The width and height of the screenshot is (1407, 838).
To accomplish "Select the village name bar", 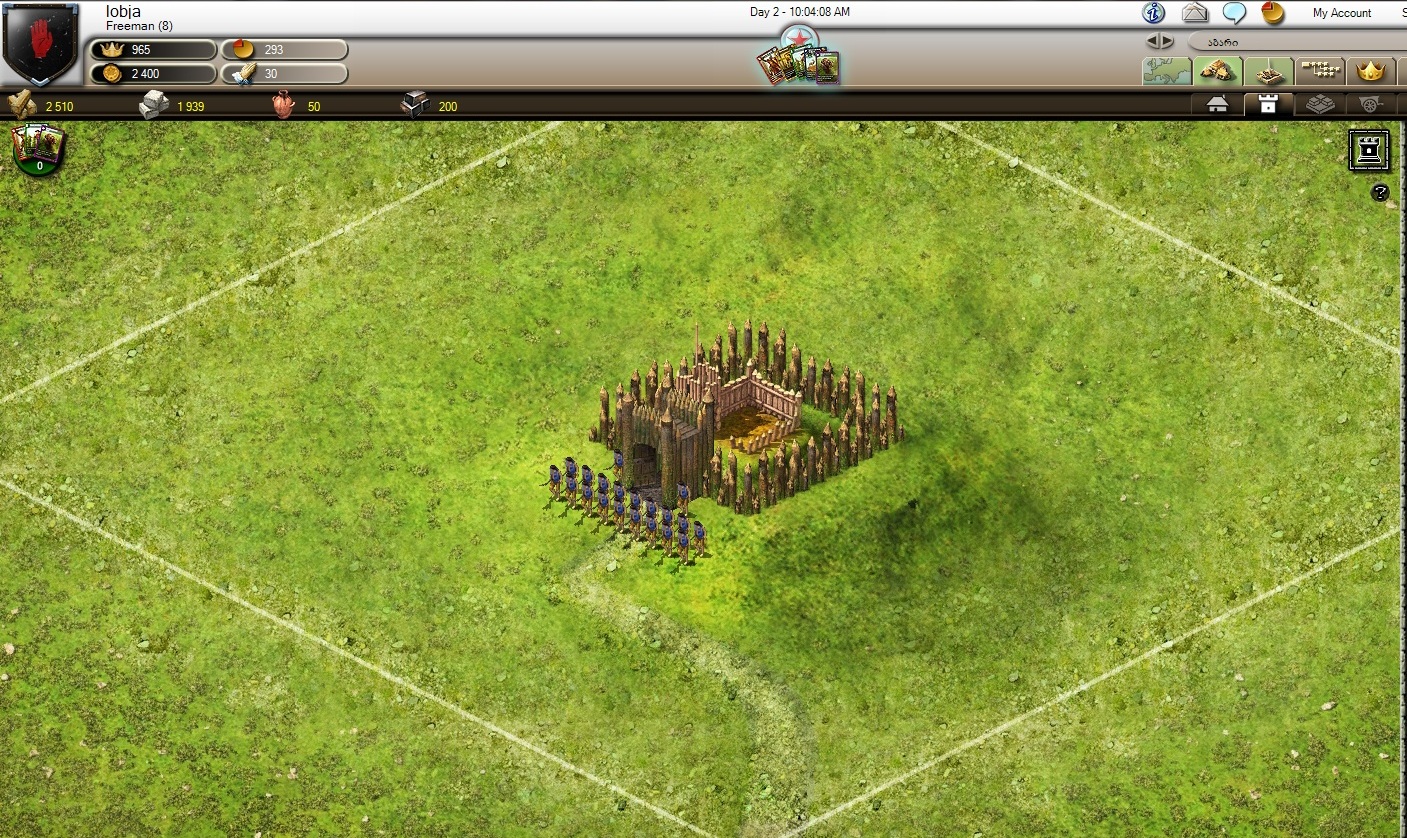I will (1290, 42).
